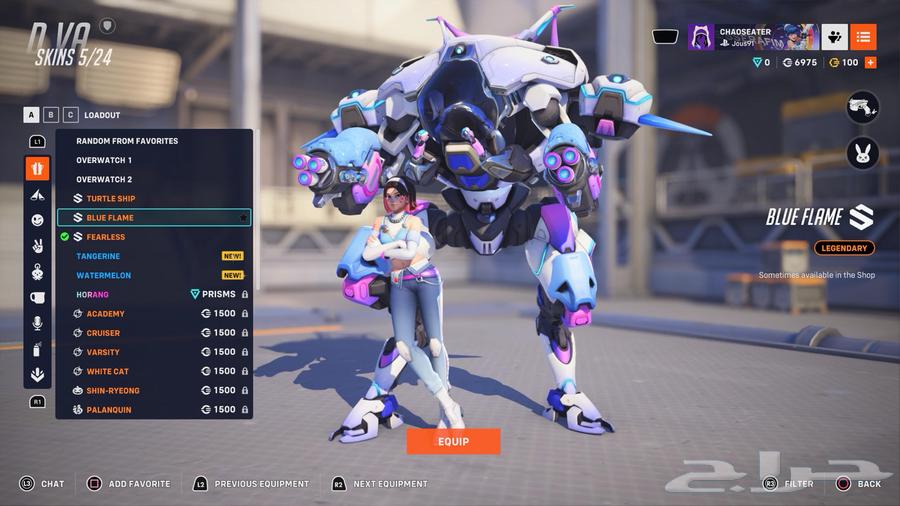This screenshot has width=900, height=506.
Task: Open the voice lines microphone category
Action: (x=37, y=323)
